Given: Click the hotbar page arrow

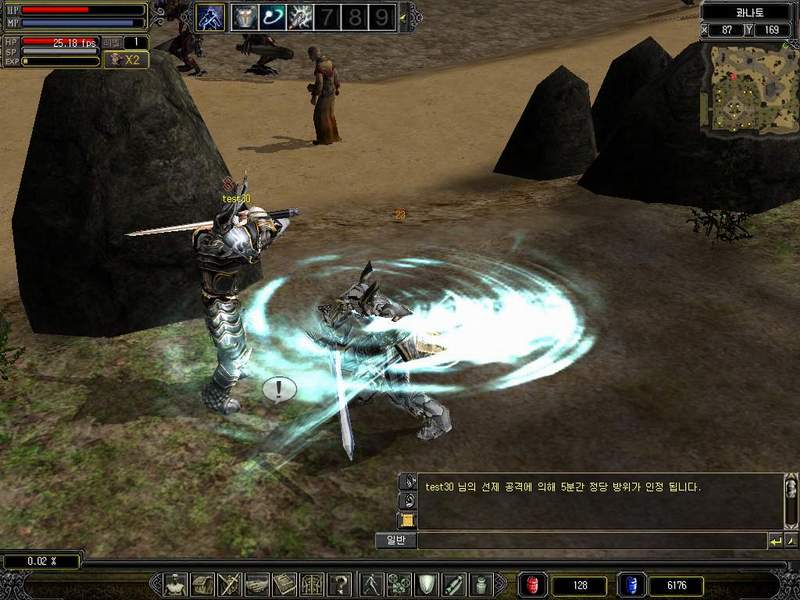Looking at the screenshot, I should pyautogui.click(x=403, y=17).
